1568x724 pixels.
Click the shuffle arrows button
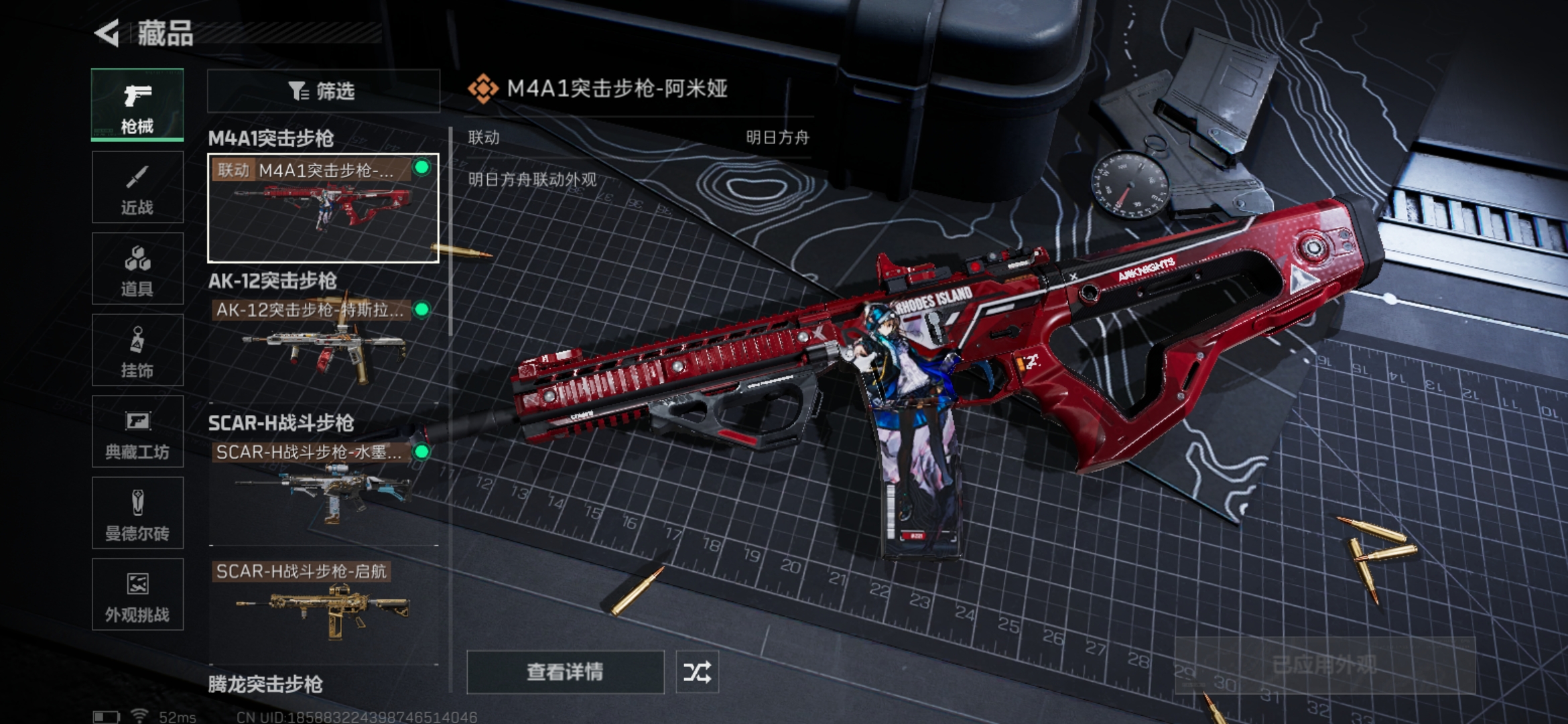tap(697, 672)
